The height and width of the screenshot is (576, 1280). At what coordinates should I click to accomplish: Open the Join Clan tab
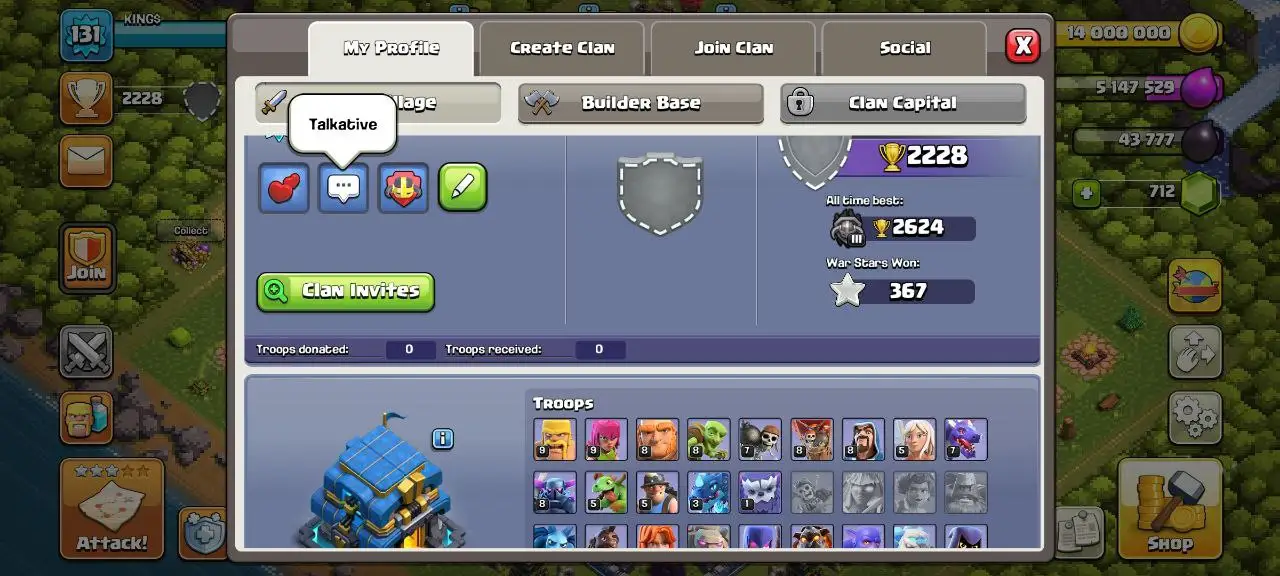pyautogui.click(x=734, y=48)
